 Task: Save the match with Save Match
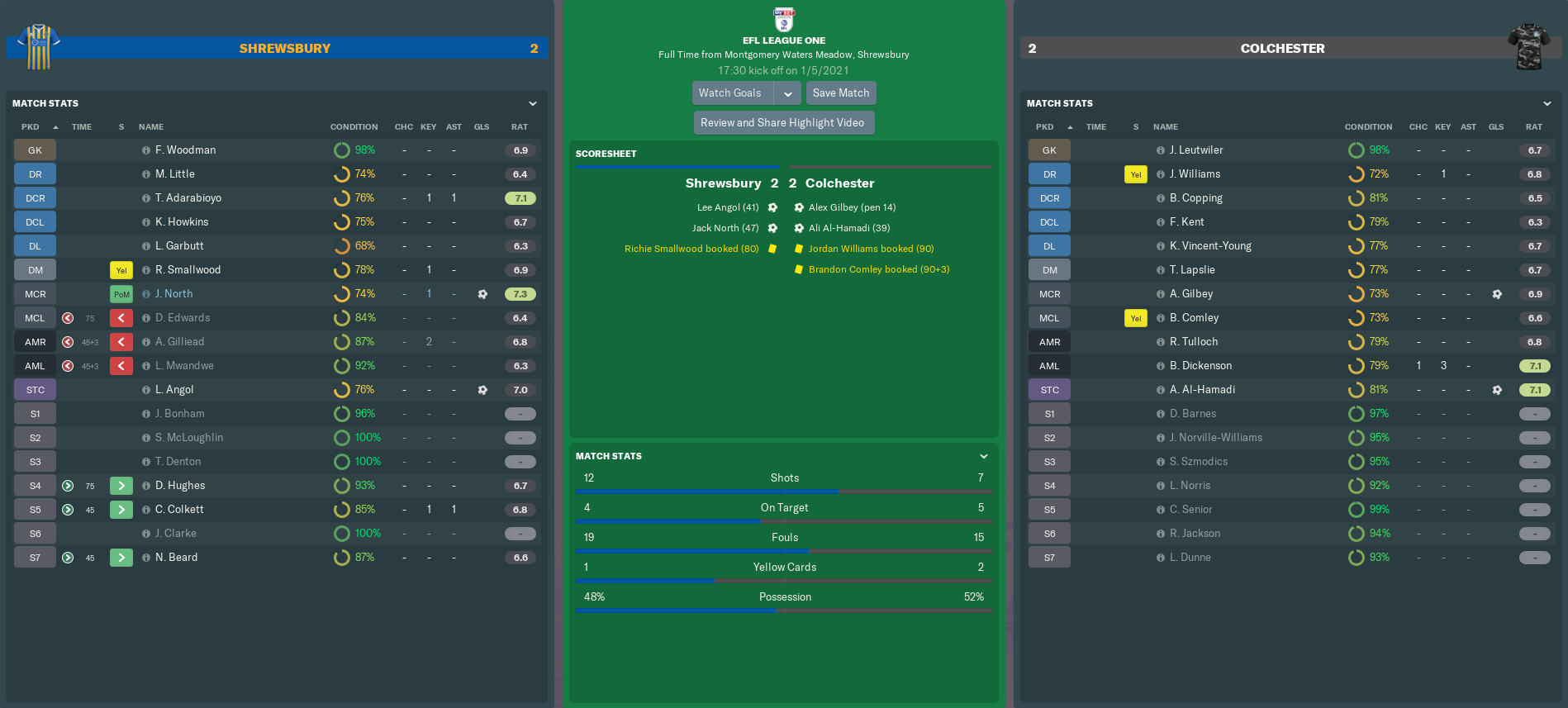point(840,93)
